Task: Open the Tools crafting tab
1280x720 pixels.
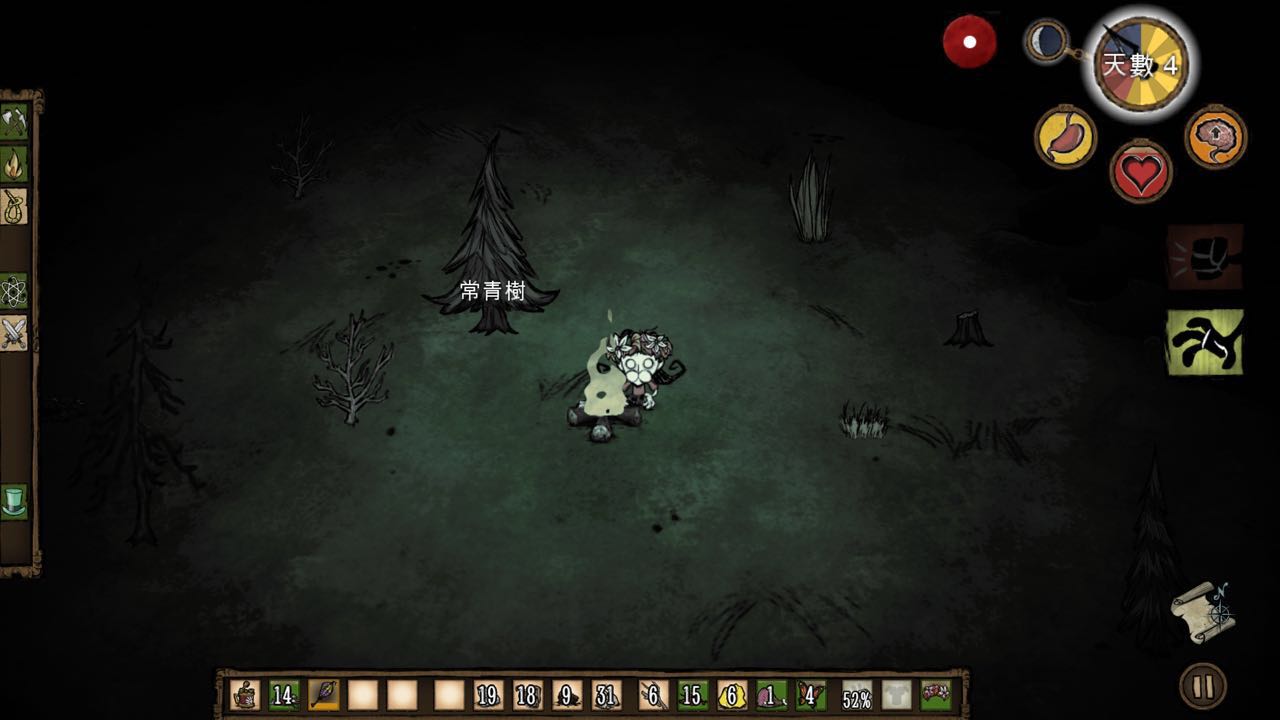Action: [14, 121]
